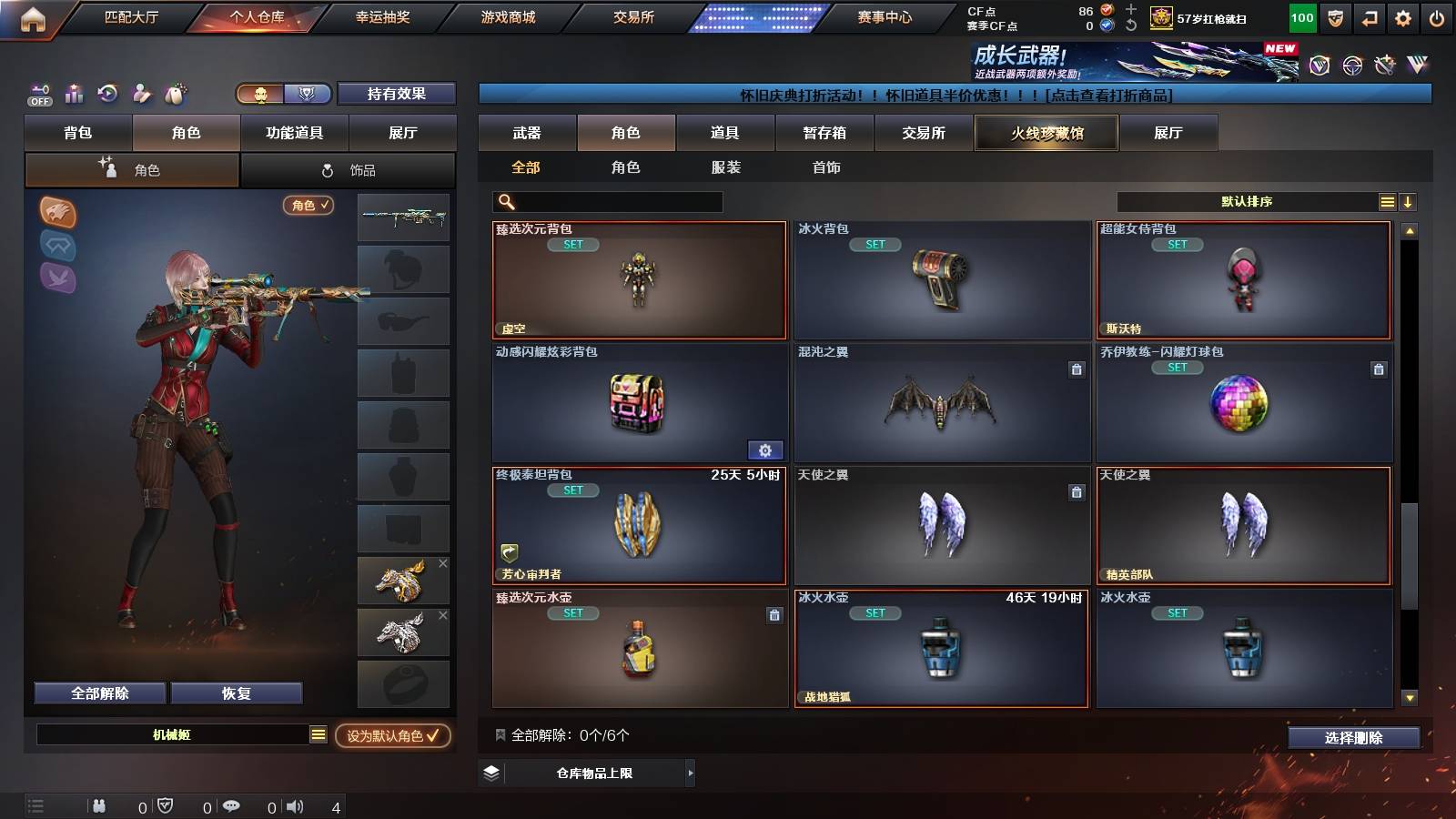Screen dimensions: 1456x819
Task: Open the settings gear icon top-right
Action: click(x=1402, y=16)
